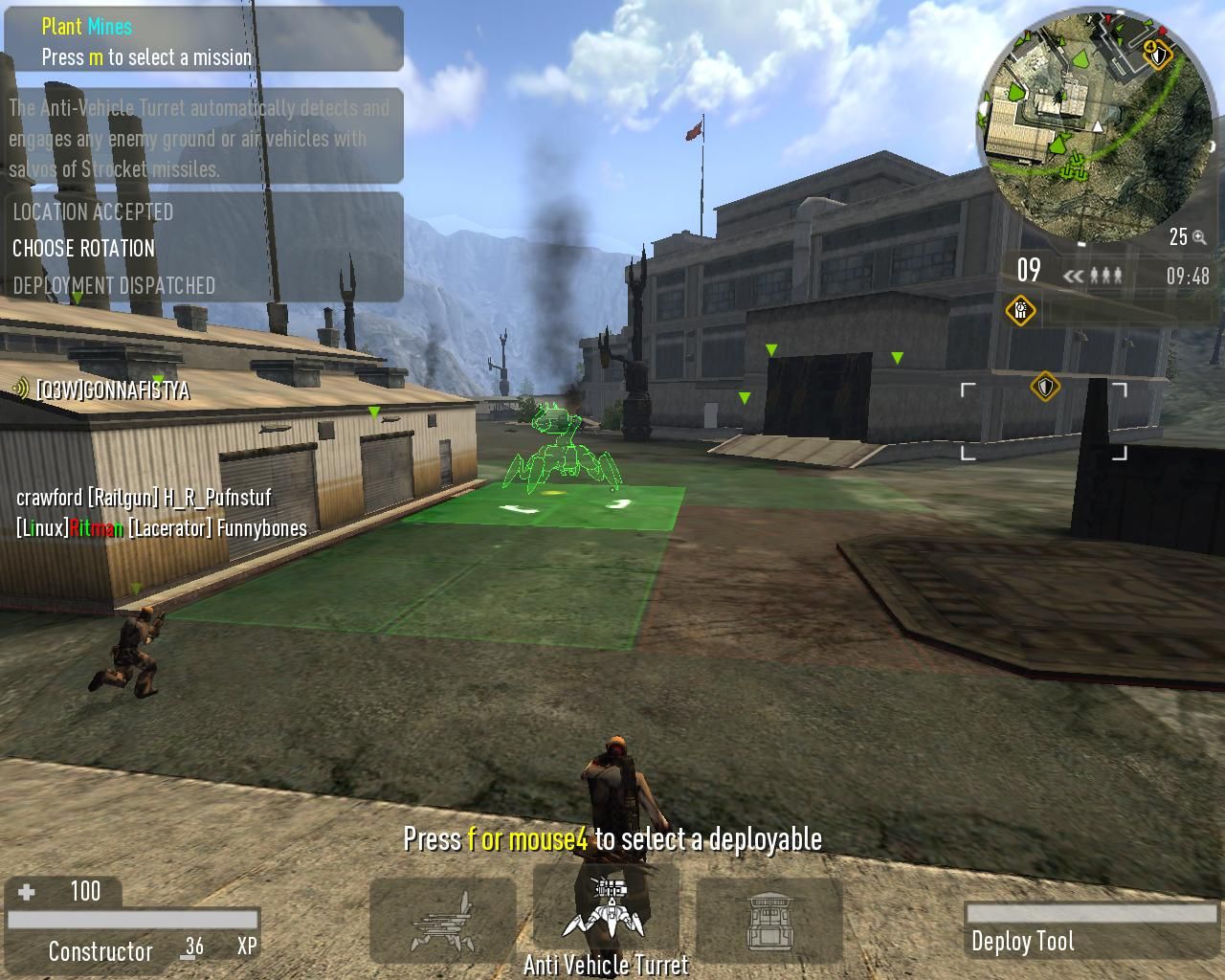Click the minimap zoom magnifier icon
Viewport: 1225px width, 980px height.
point(1199,238)
